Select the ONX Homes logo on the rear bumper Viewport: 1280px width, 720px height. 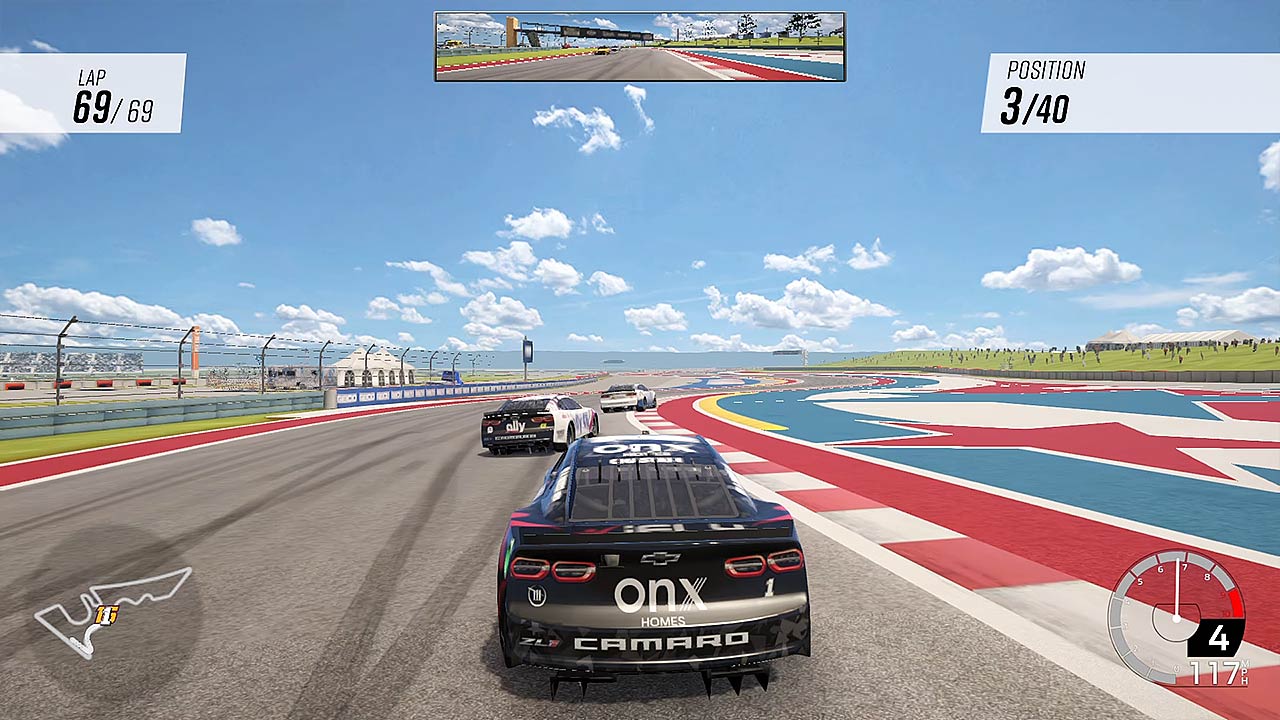(x=661, y=594)
